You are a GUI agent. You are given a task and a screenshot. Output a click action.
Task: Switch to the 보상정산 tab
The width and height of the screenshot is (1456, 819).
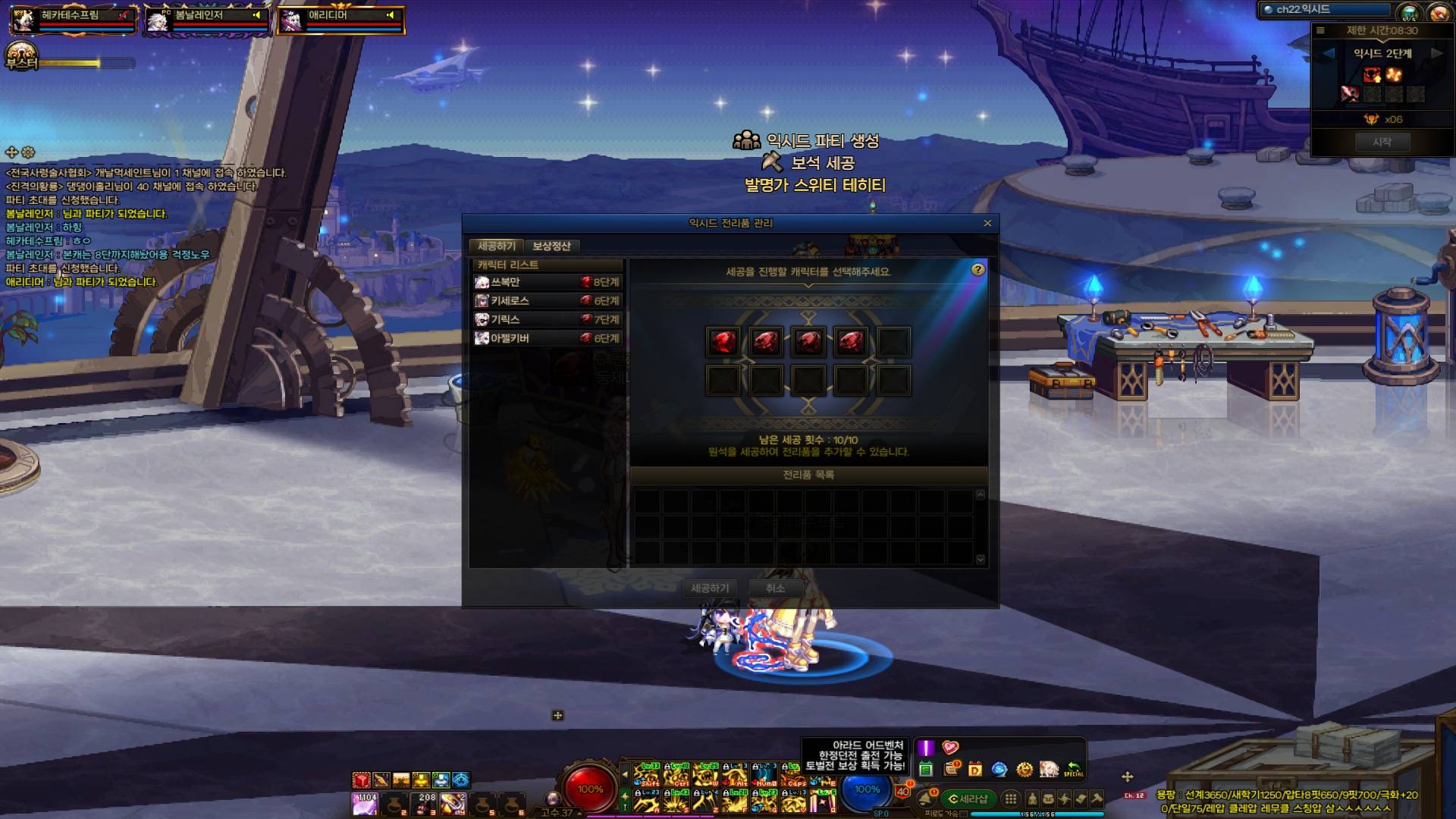[551, 246]
